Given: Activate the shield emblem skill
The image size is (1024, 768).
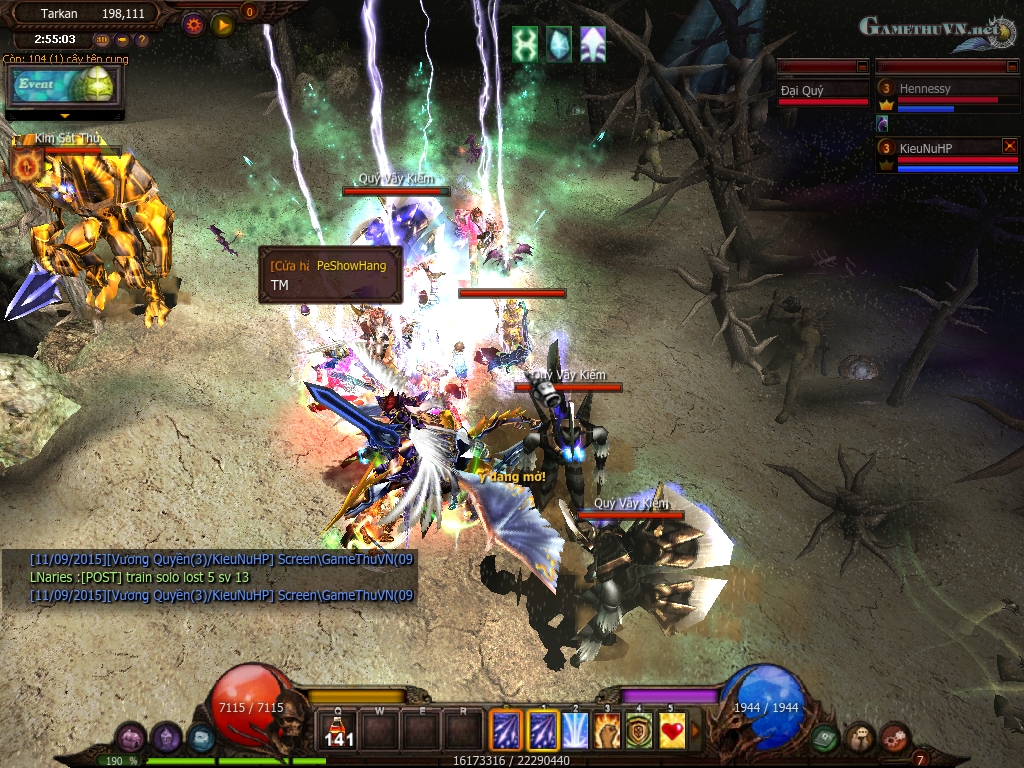Looking at the screenshot, I should [x=639, y=730].
